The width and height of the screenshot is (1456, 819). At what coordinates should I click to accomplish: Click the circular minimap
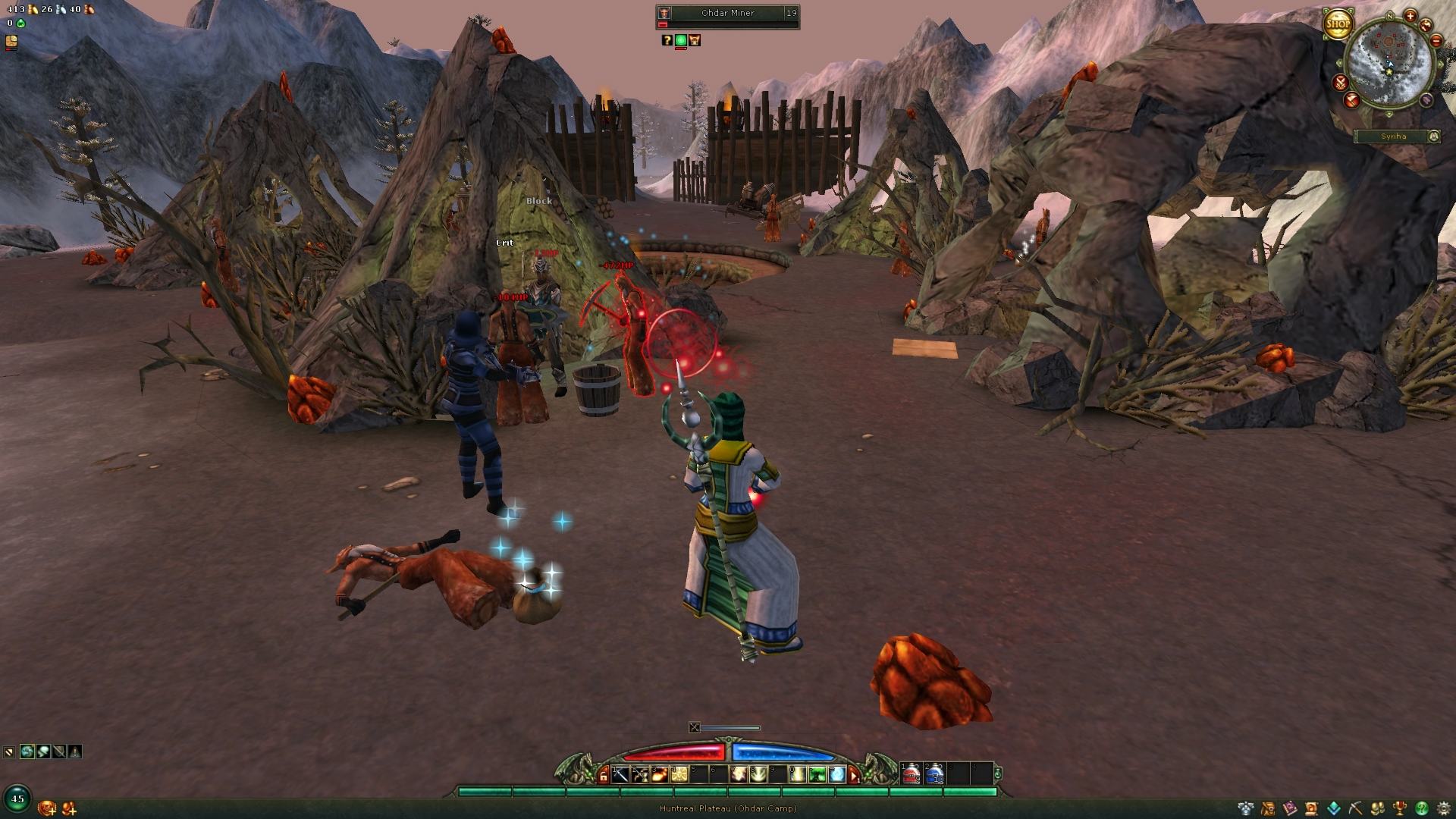pyautogui.click(x=1389, y=62)
